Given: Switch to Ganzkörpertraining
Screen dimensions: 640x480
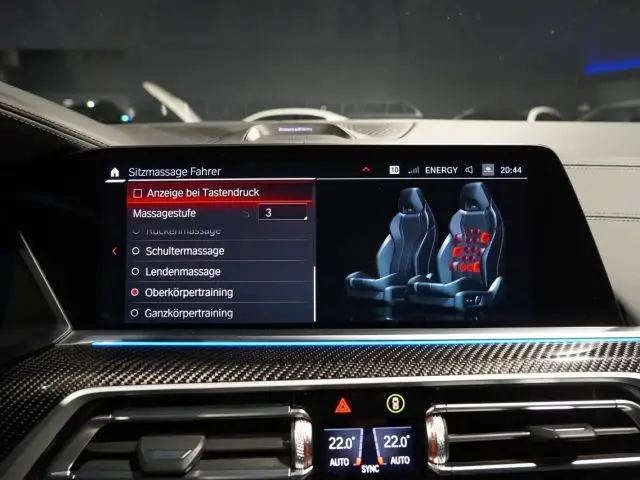Looking at the screenshot, I should [x=189, y=313].
